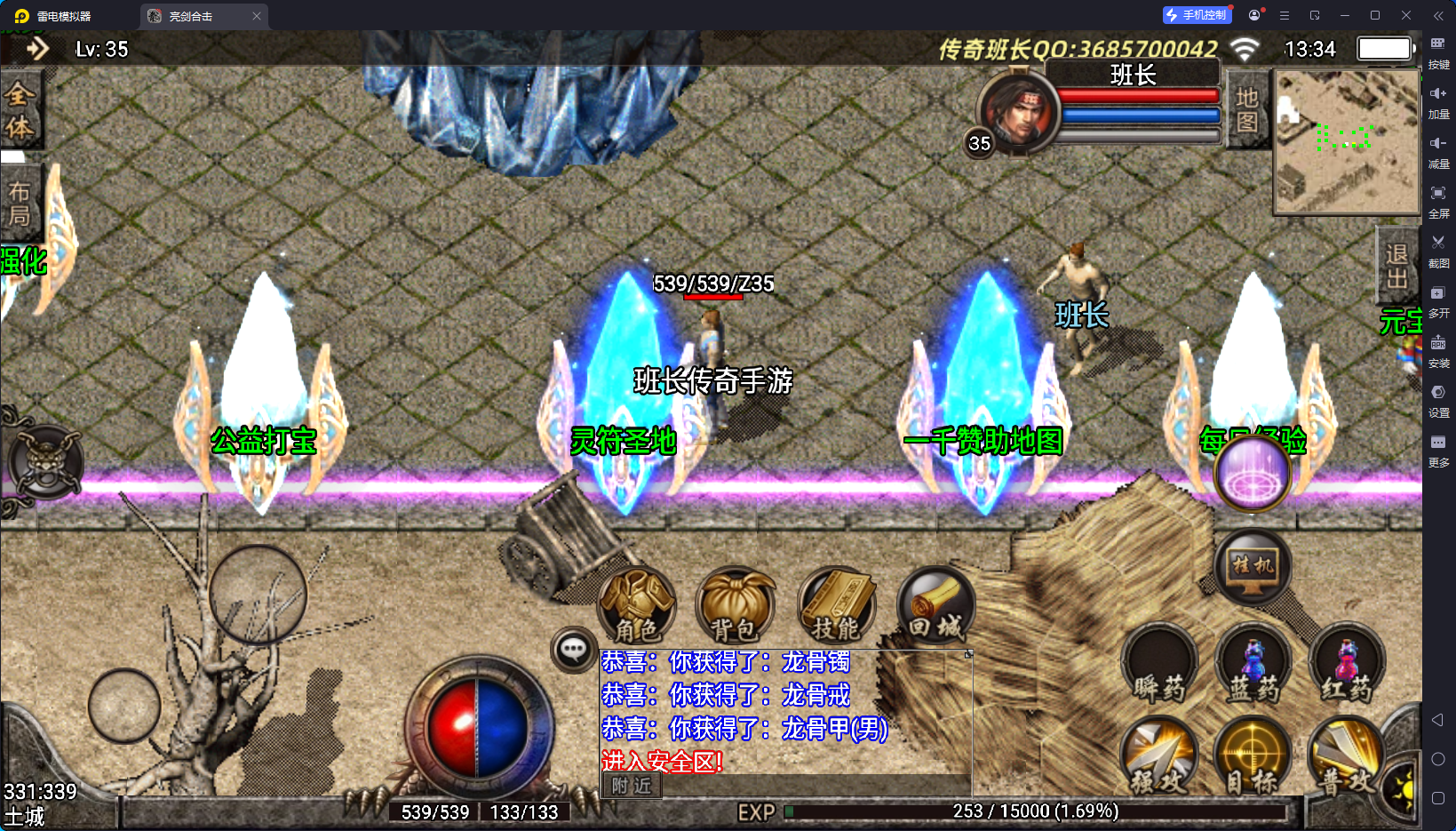Toggle 挂机 auto-battle mode
1456x831 pixels.
[x=1253, y=566]
